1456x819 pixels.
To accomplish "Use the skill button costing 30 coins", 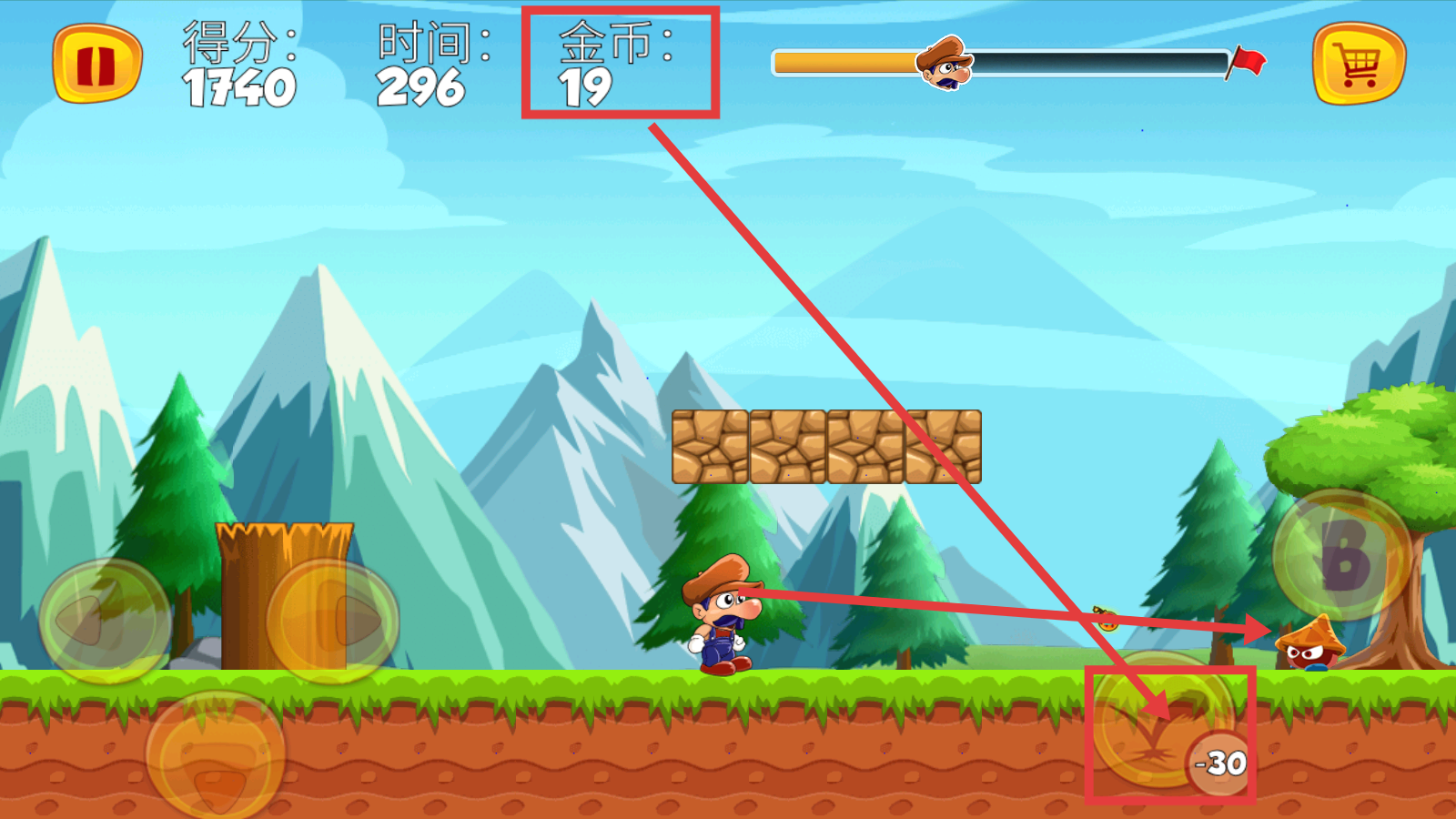I will pyautogui.click(x=1163, y=721).
